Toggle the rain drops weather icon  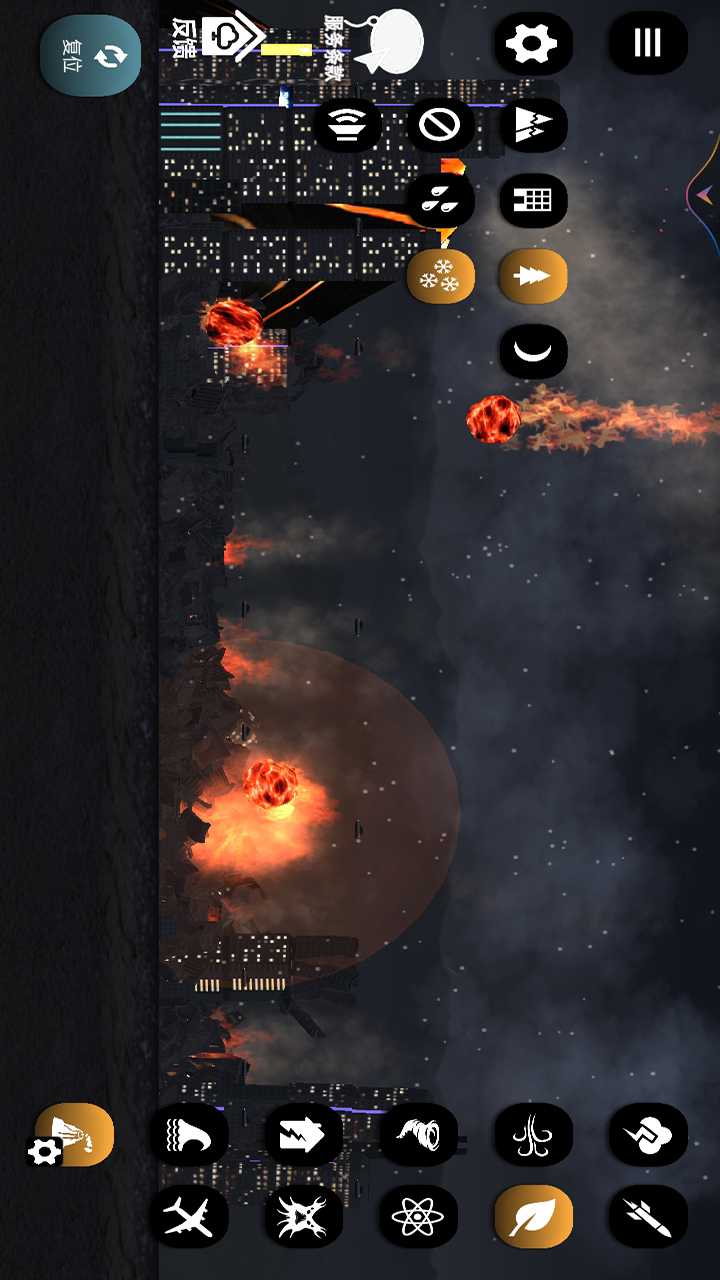click(x=440, y=200)
